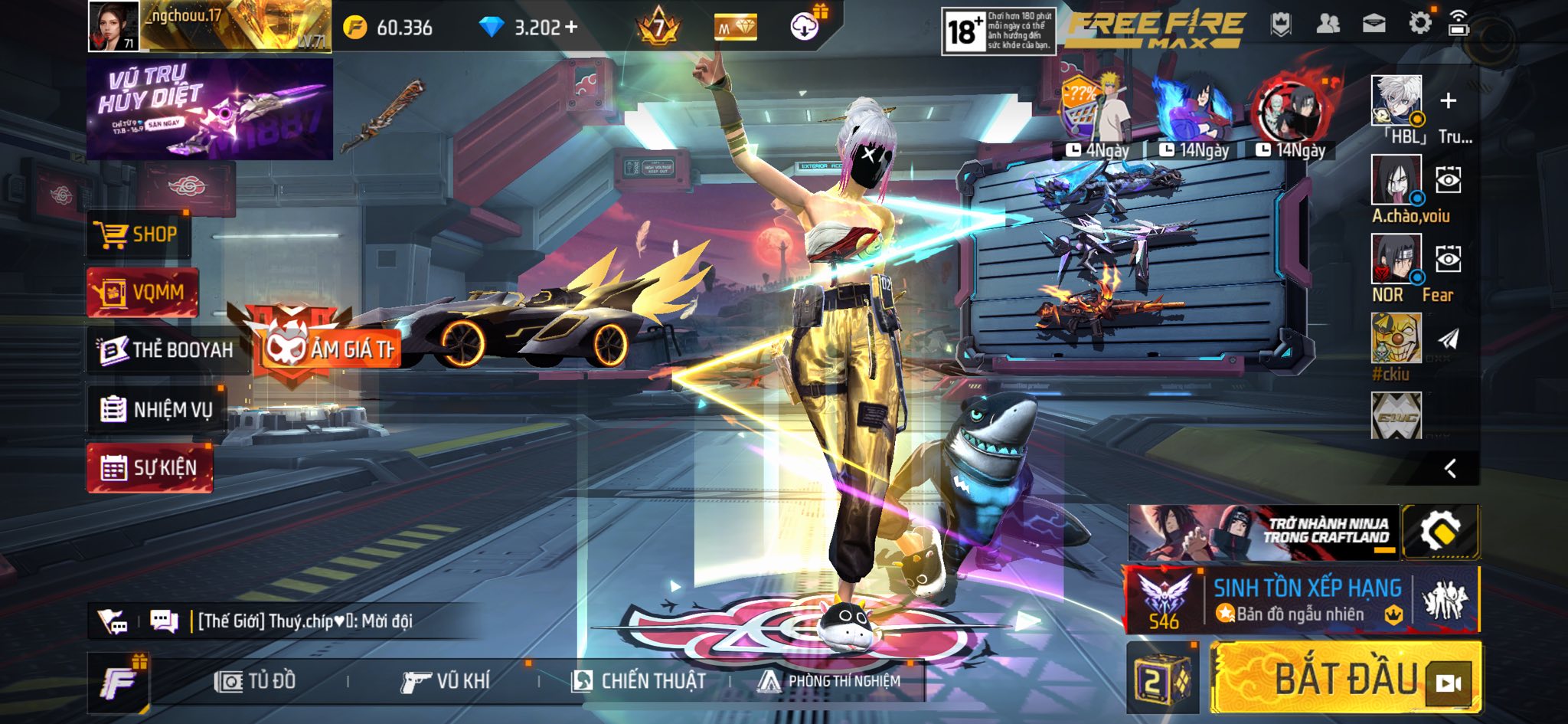Open the CHIẾN THUẬT tactics tab
This screenshot has width=1568, height=724.
point(639,681)
